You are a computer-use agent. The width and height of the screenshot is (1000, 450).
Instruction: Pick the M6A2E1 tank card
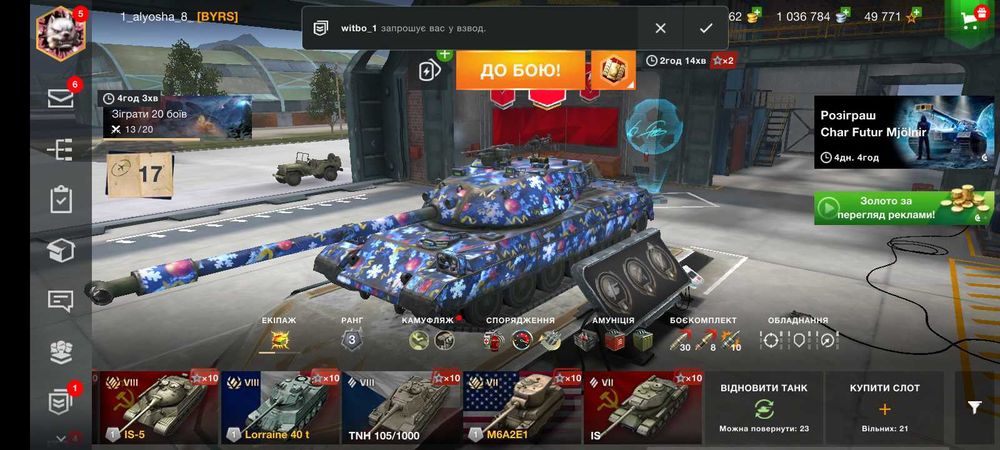(521, 407)
